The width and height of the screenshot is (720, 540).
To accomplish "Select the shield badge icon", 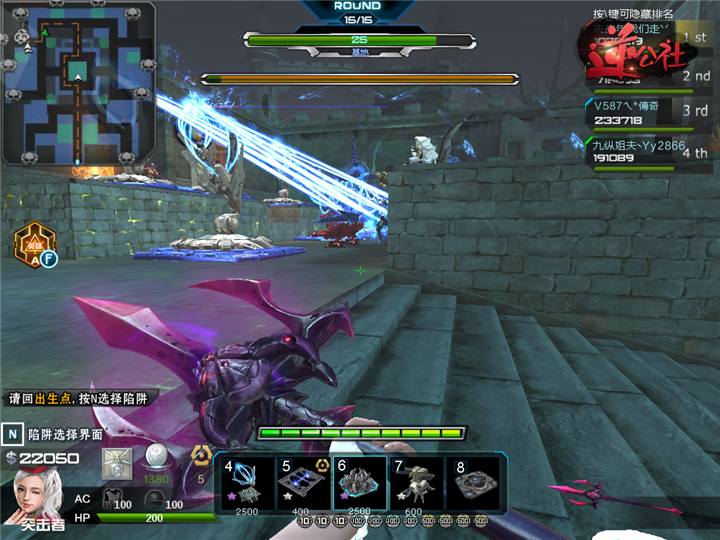I will [x=118, y=461].
